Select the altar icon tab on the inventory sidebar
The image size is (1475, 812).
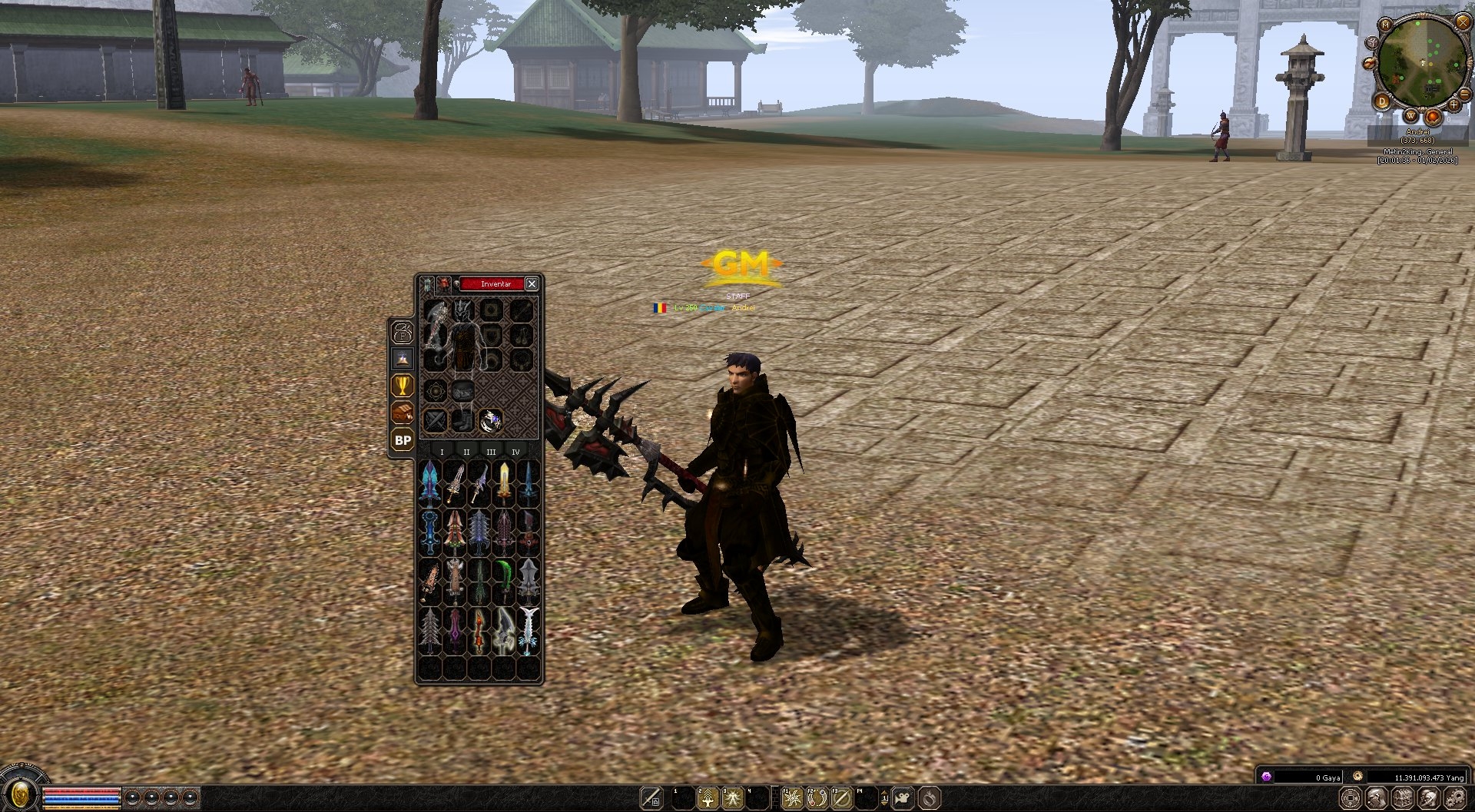[x=403, y=359]
